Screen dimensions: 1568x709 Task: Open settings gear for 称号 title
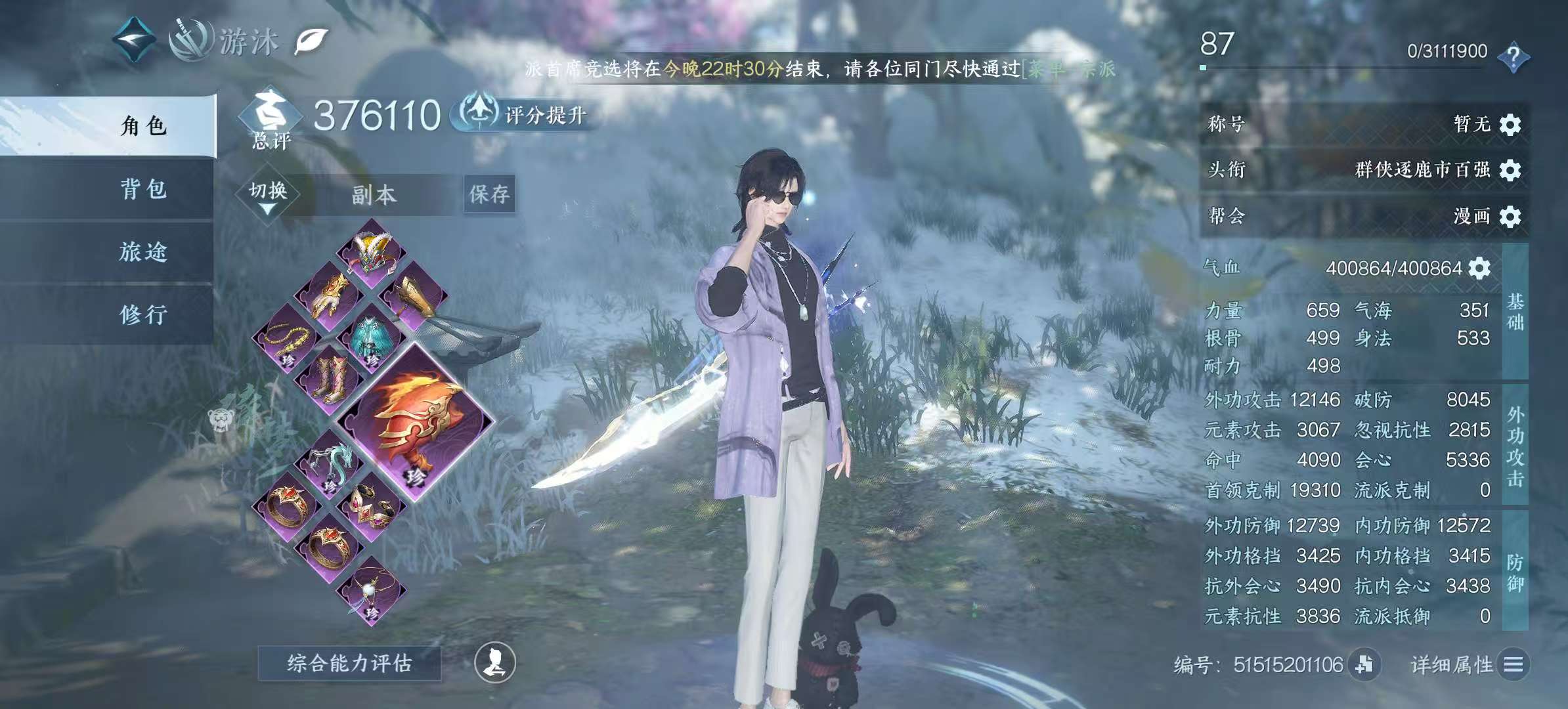1510,124
